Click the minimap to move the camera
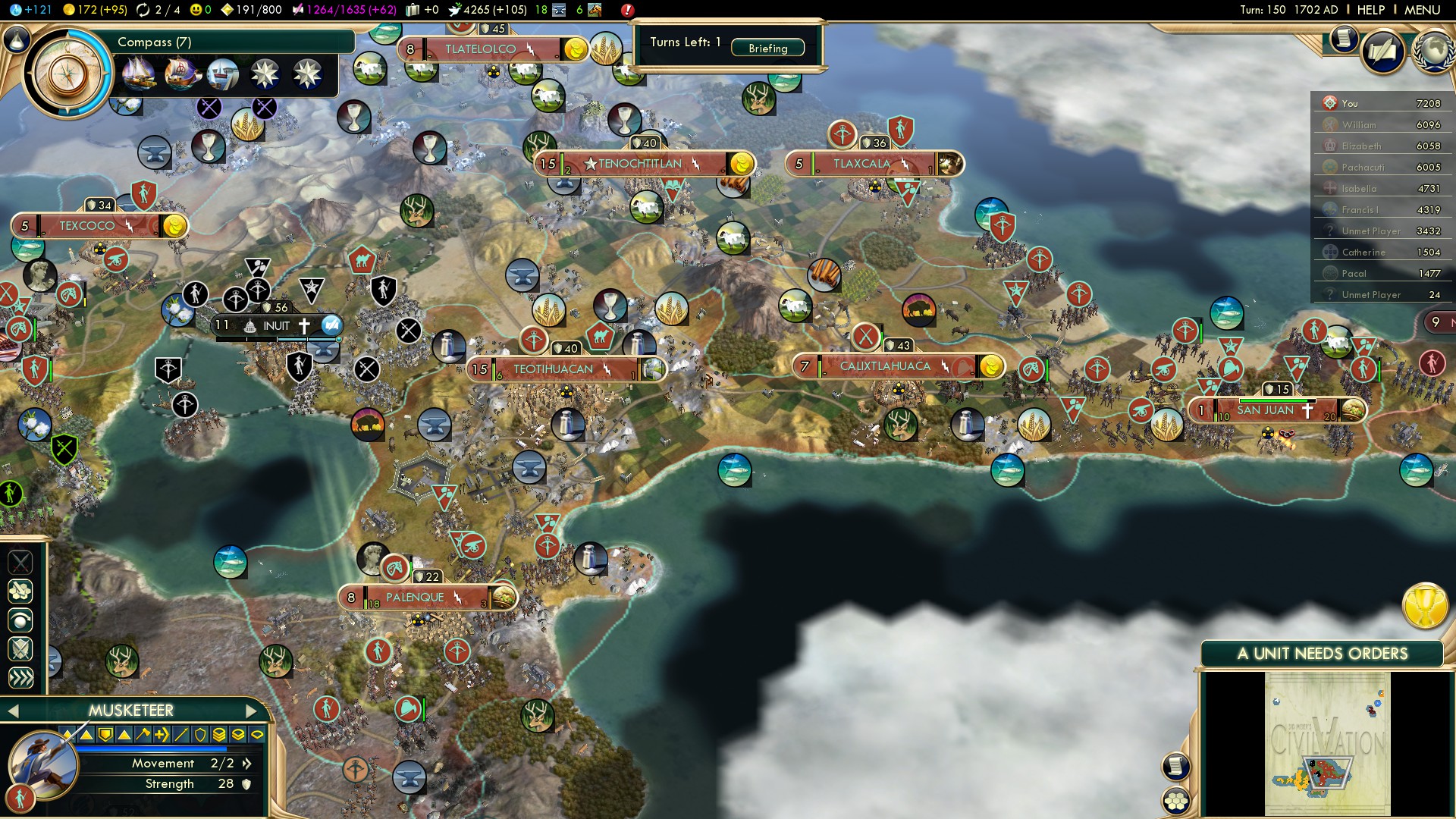 1327,743
